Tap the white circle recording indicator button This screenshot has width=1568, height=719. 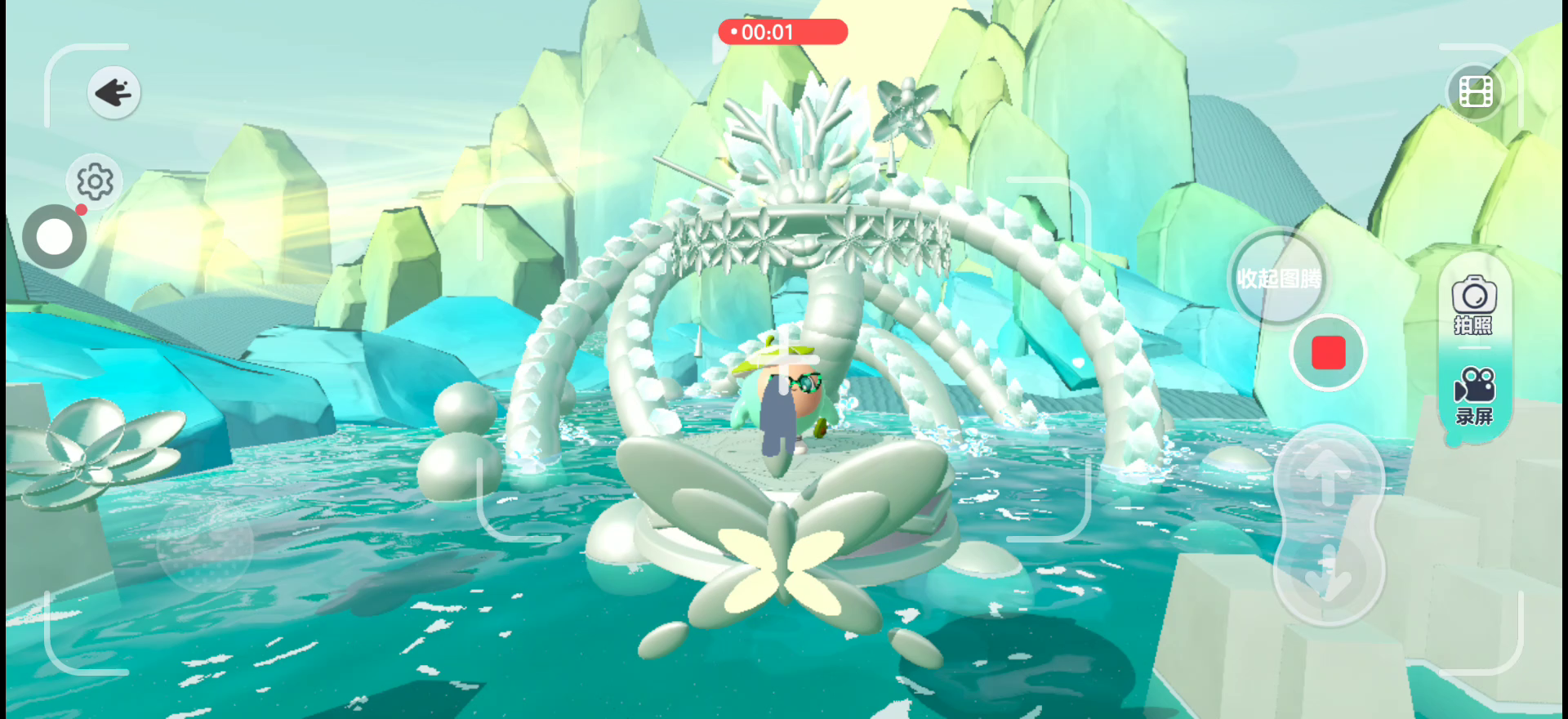click(55, 237)
